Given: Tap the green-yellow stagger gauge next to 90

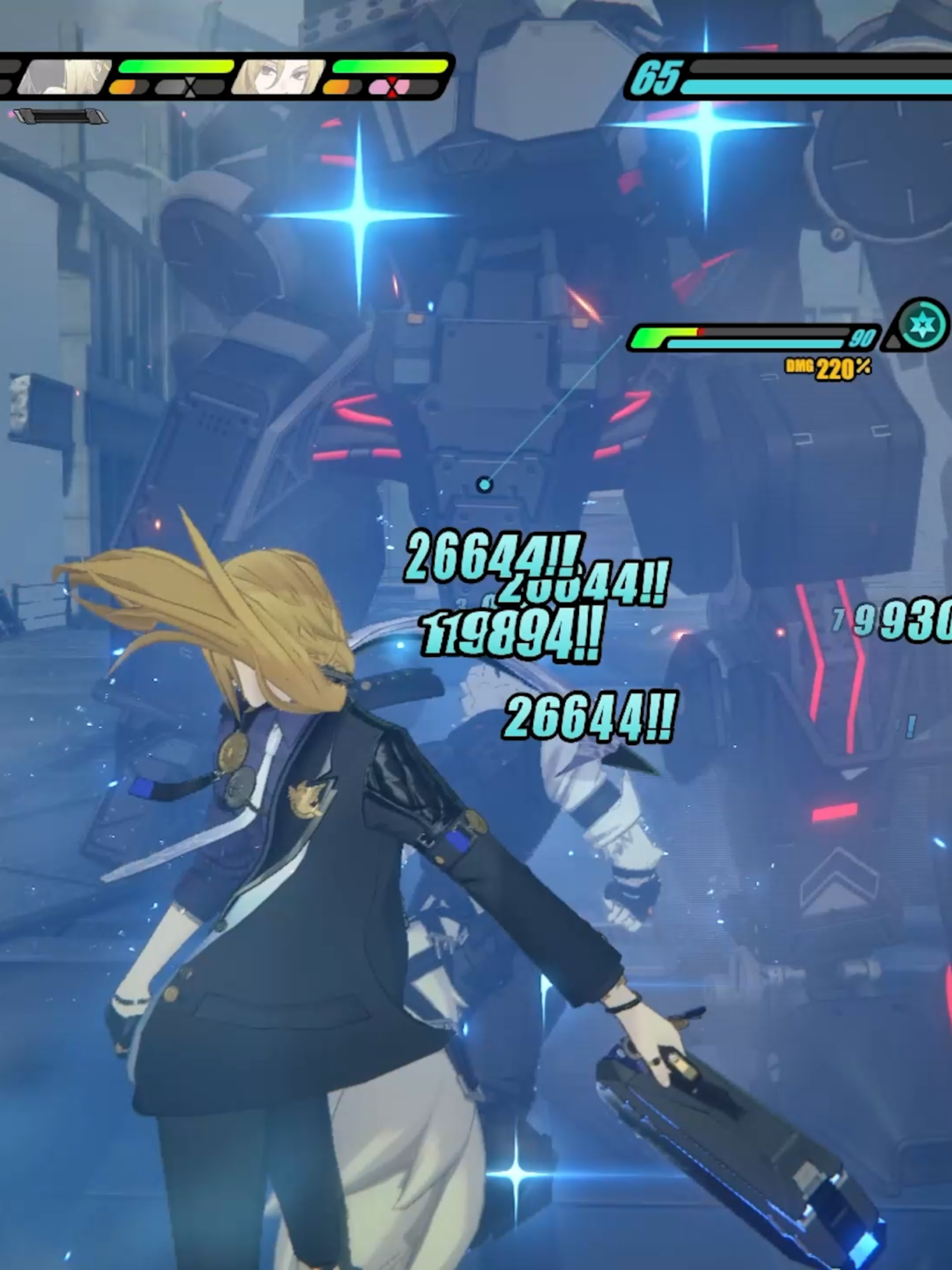Looking at the screenshot, I should click(x=666, y=333).
